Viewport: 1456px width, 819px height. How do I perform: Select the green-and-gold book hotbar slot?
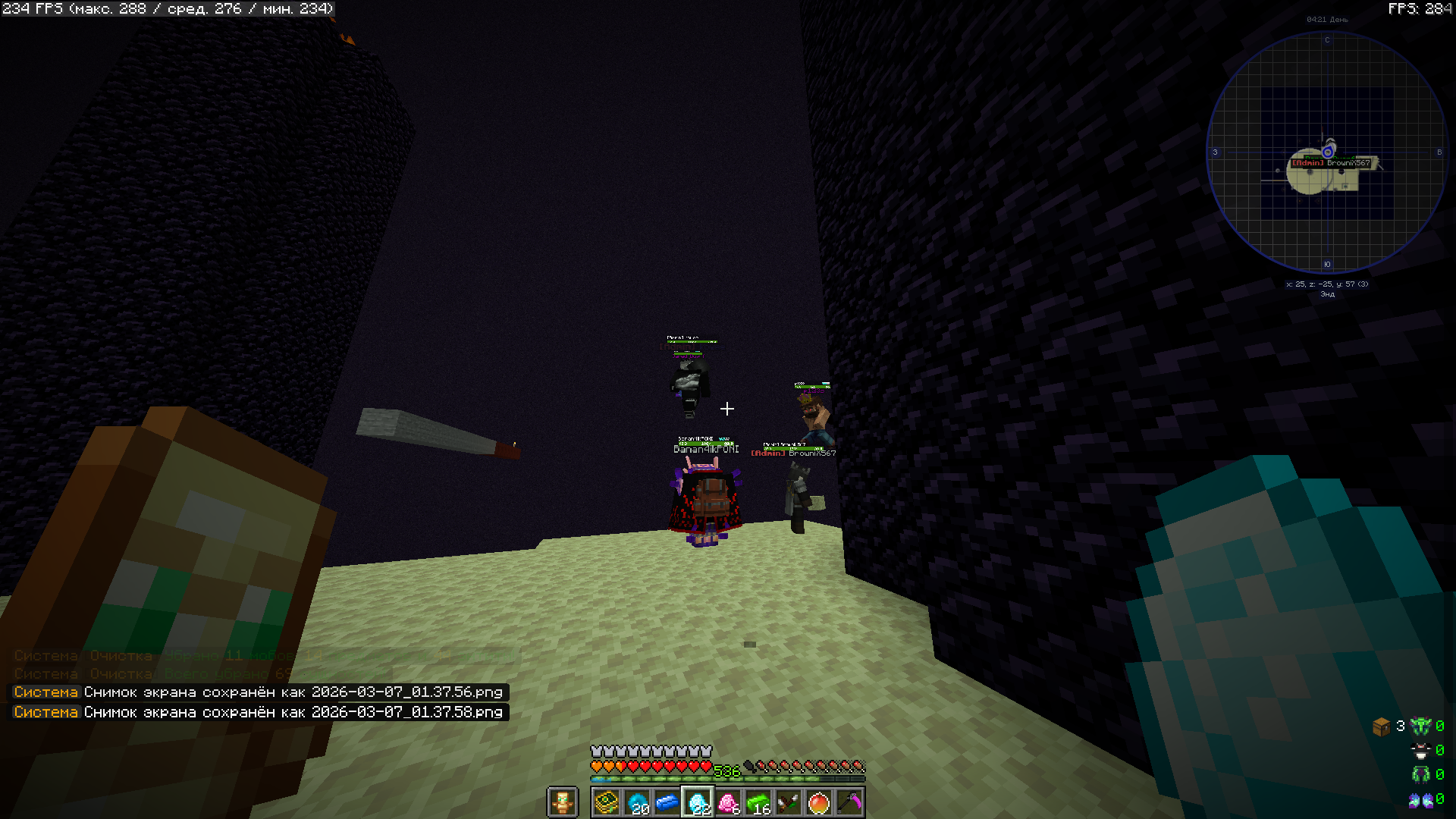coord(607,802)
